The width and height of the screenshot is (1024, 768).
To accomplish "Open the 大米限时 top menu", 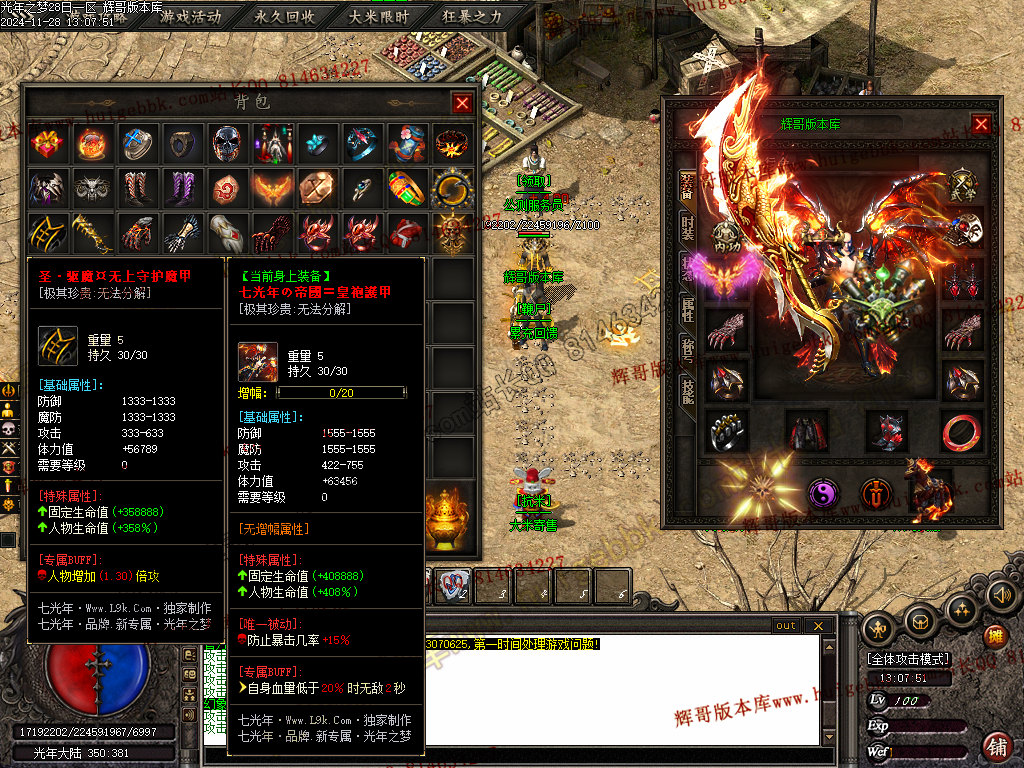I will click(379, 17).
